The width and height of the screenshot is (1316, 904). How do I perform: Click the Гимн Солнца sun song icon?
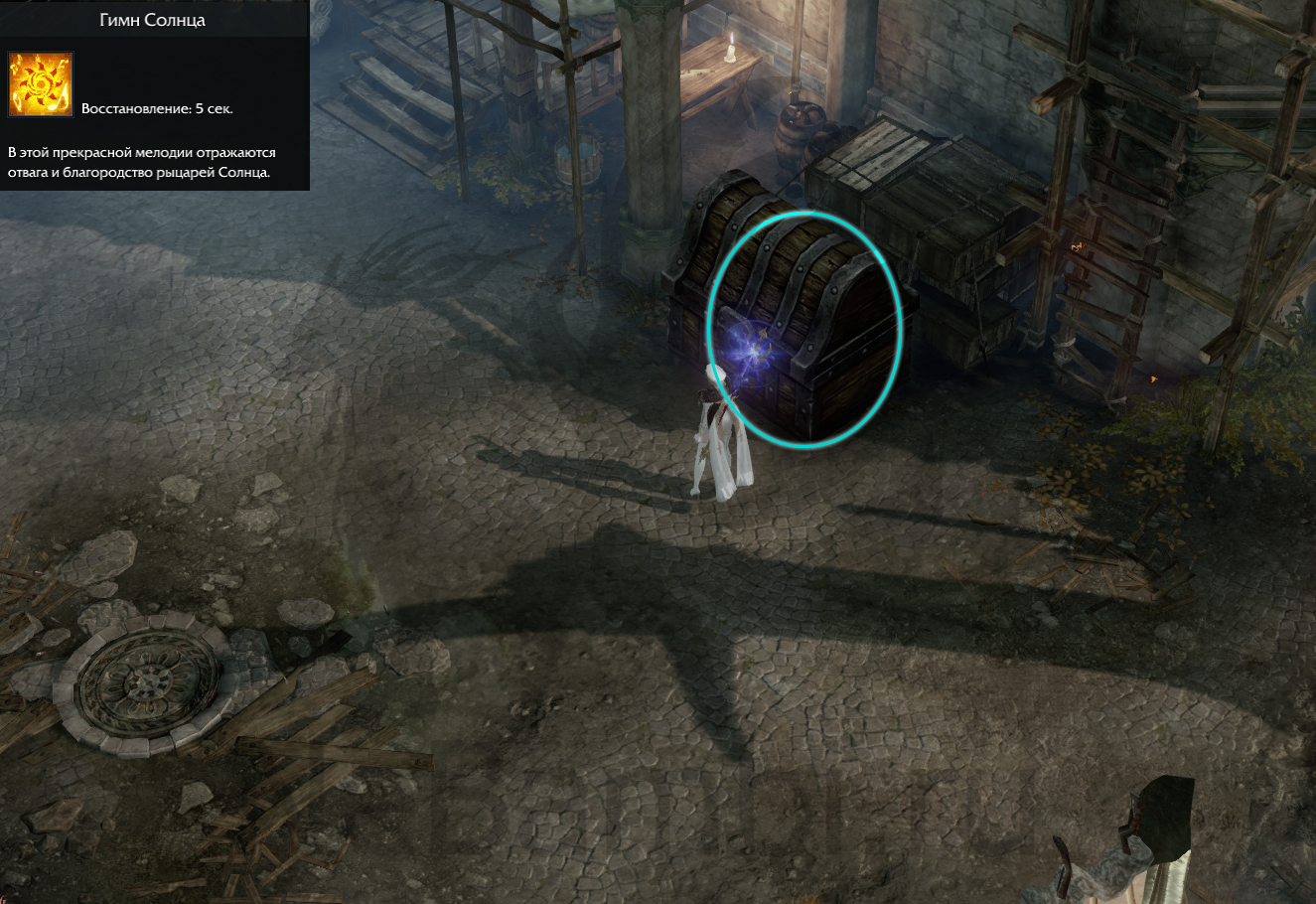(41, 84)
